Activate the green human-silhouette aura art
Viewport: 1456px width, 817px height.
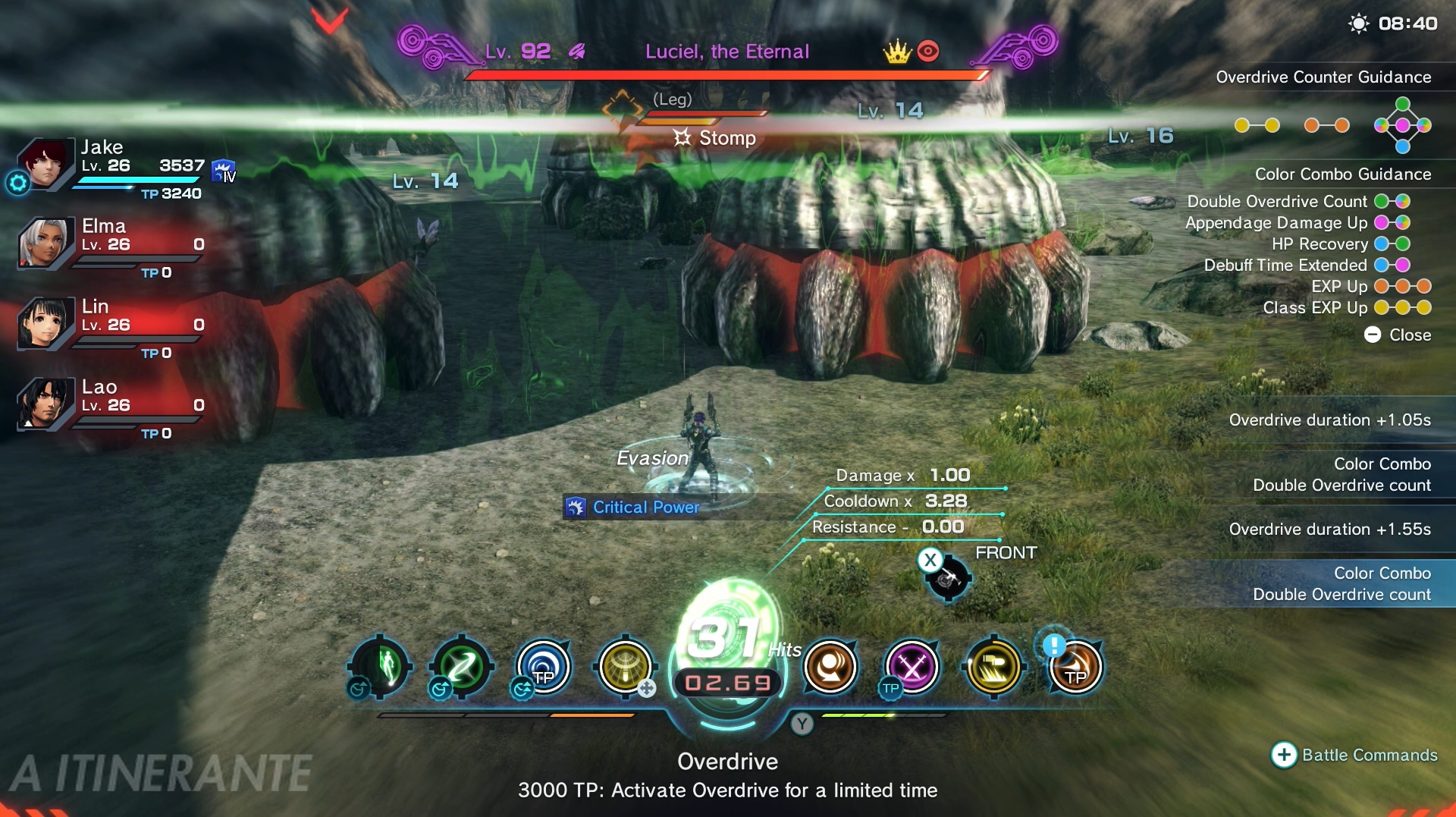click(381, 667)
